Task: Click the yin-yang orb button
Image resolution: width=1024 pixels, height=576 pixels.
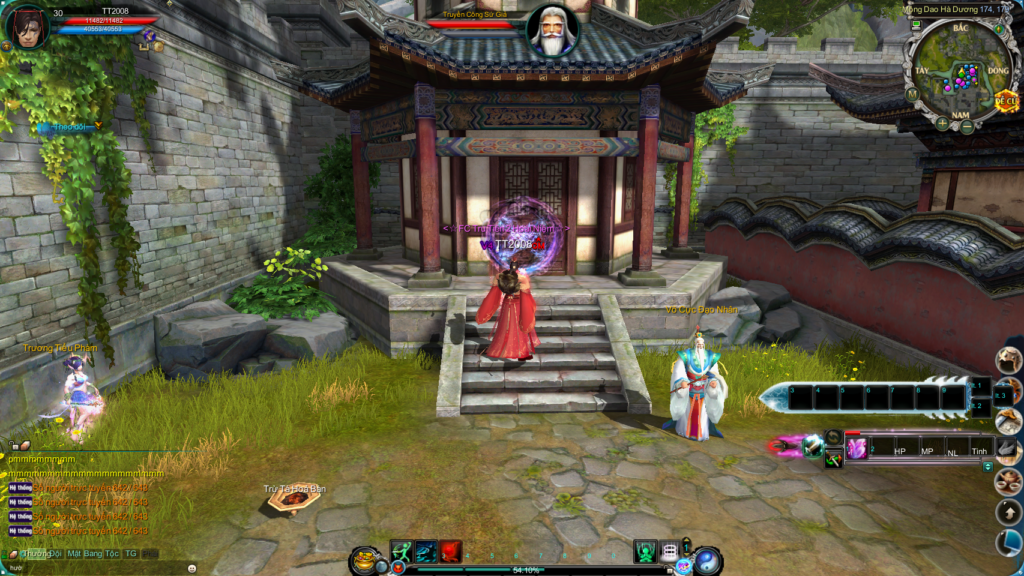Action: tap(708, 560)
